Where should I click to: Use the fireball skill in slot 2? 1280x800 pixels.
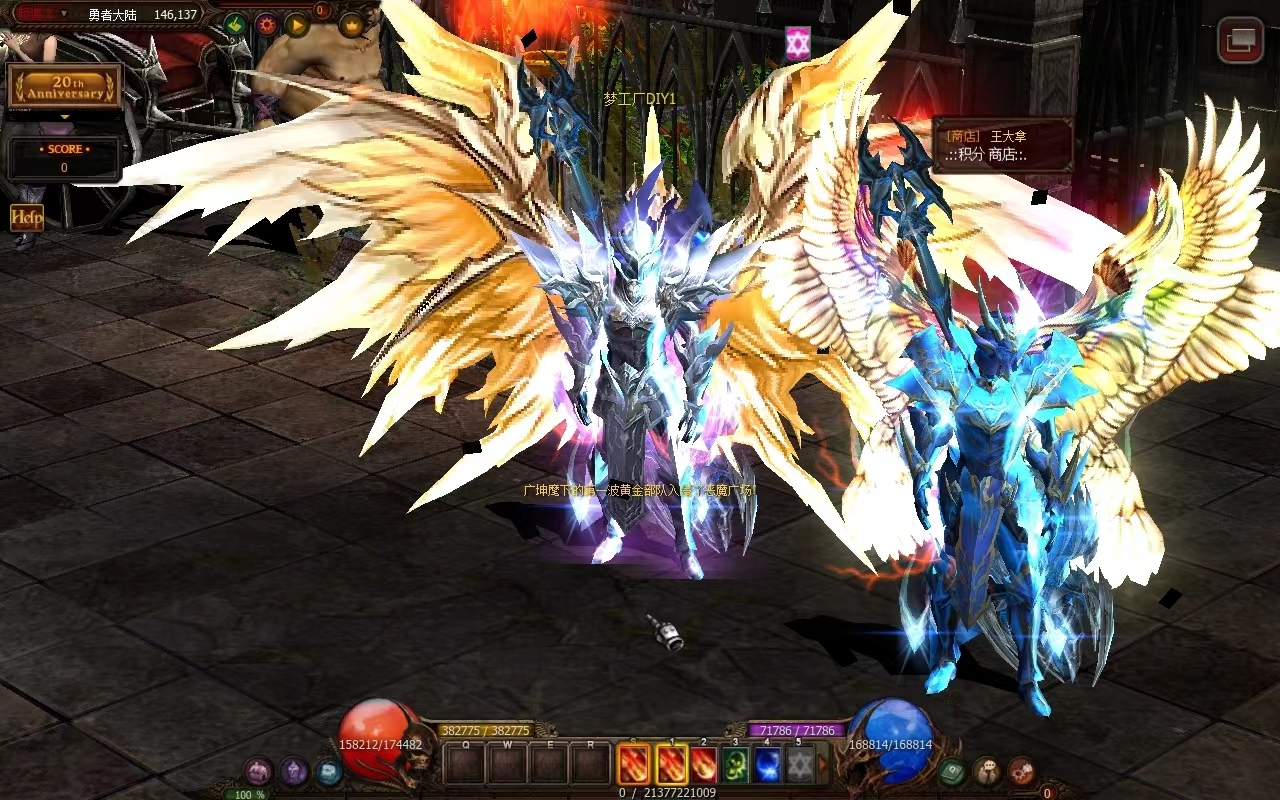pyautogui.click(x=703, y=765)
